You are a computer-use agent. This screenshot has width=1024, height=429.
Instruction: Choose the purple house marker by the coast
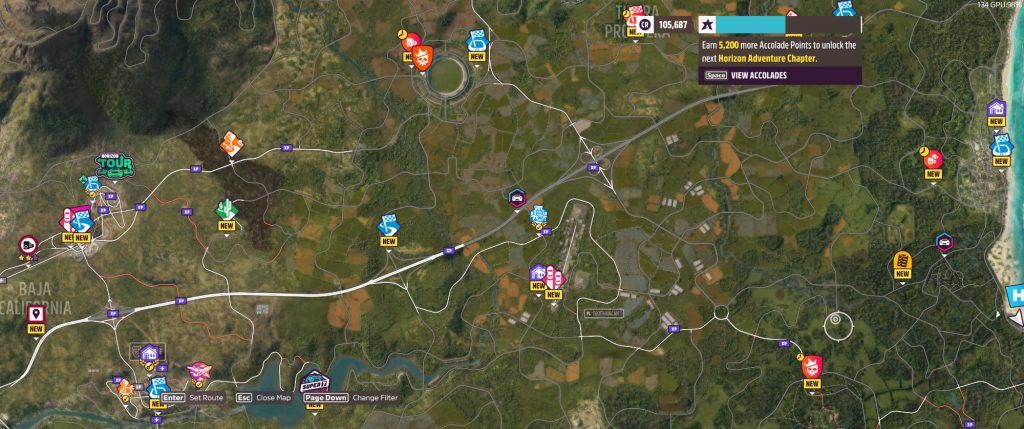coord(996,109)
